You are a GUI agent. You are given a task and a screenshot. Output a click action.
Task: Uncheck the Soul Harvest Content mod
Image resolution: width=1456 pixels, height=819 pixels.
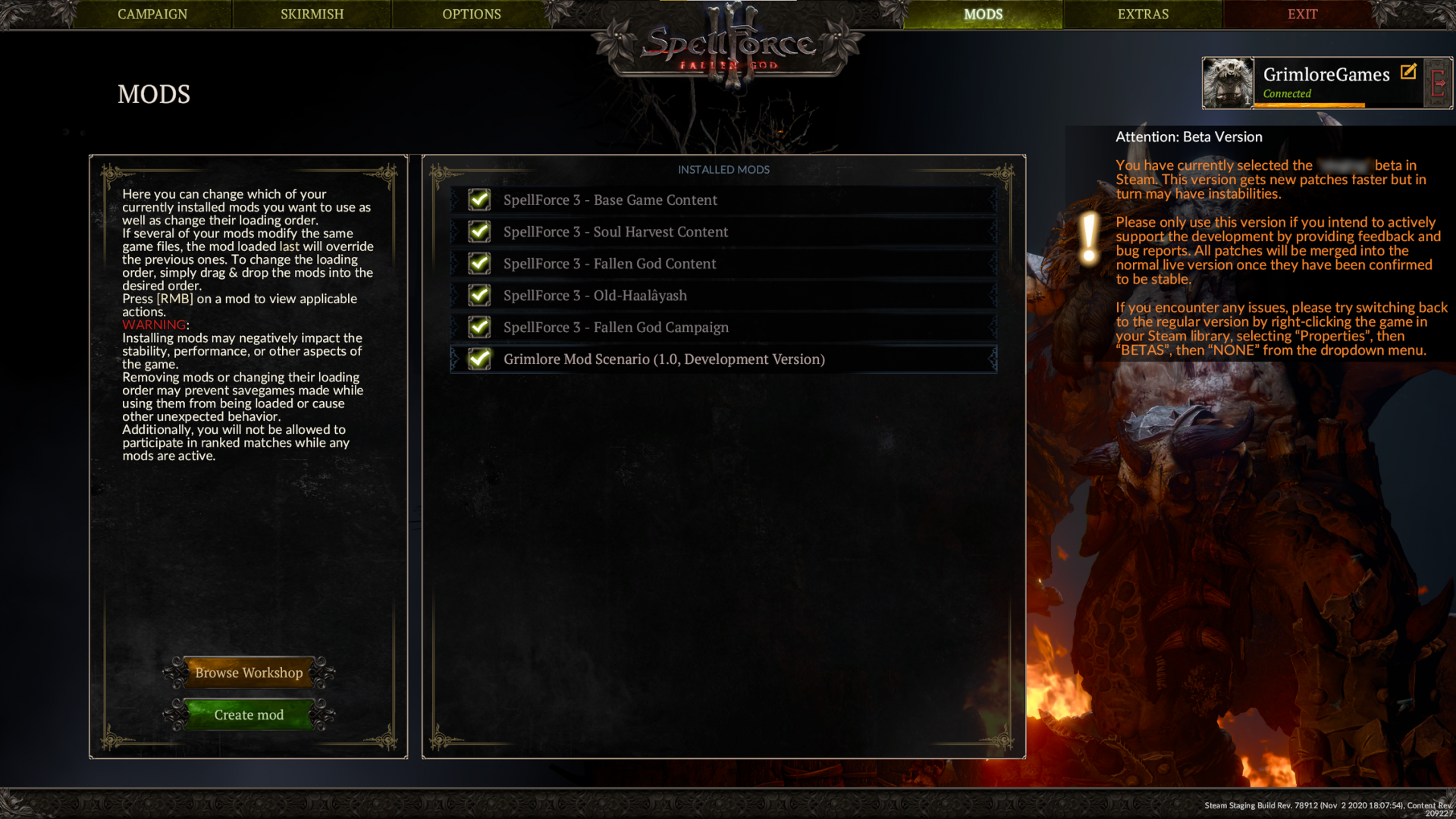tap(479, 231)
